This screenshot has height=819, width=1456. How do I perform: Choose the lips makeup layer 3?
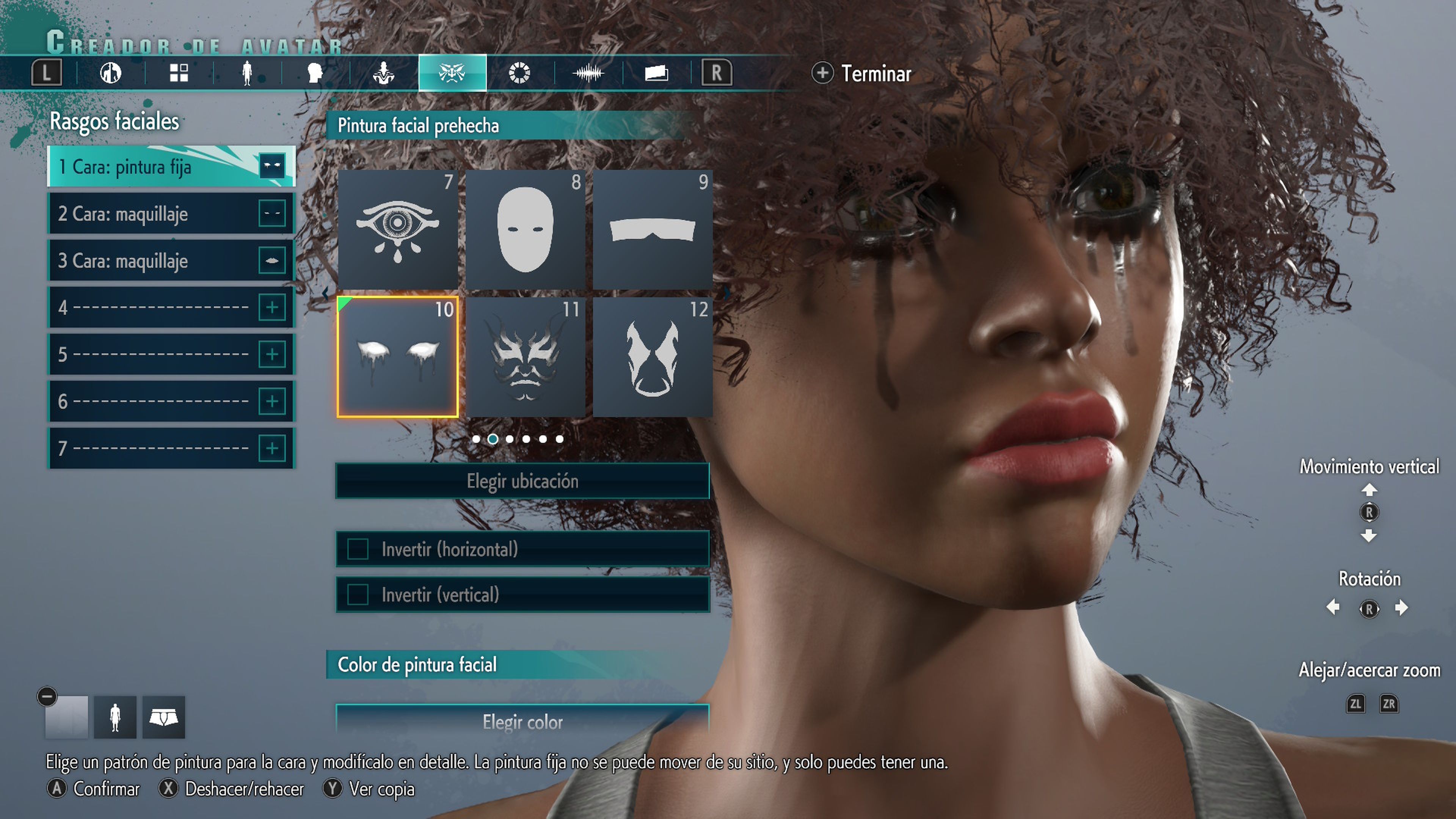point(169,260)
